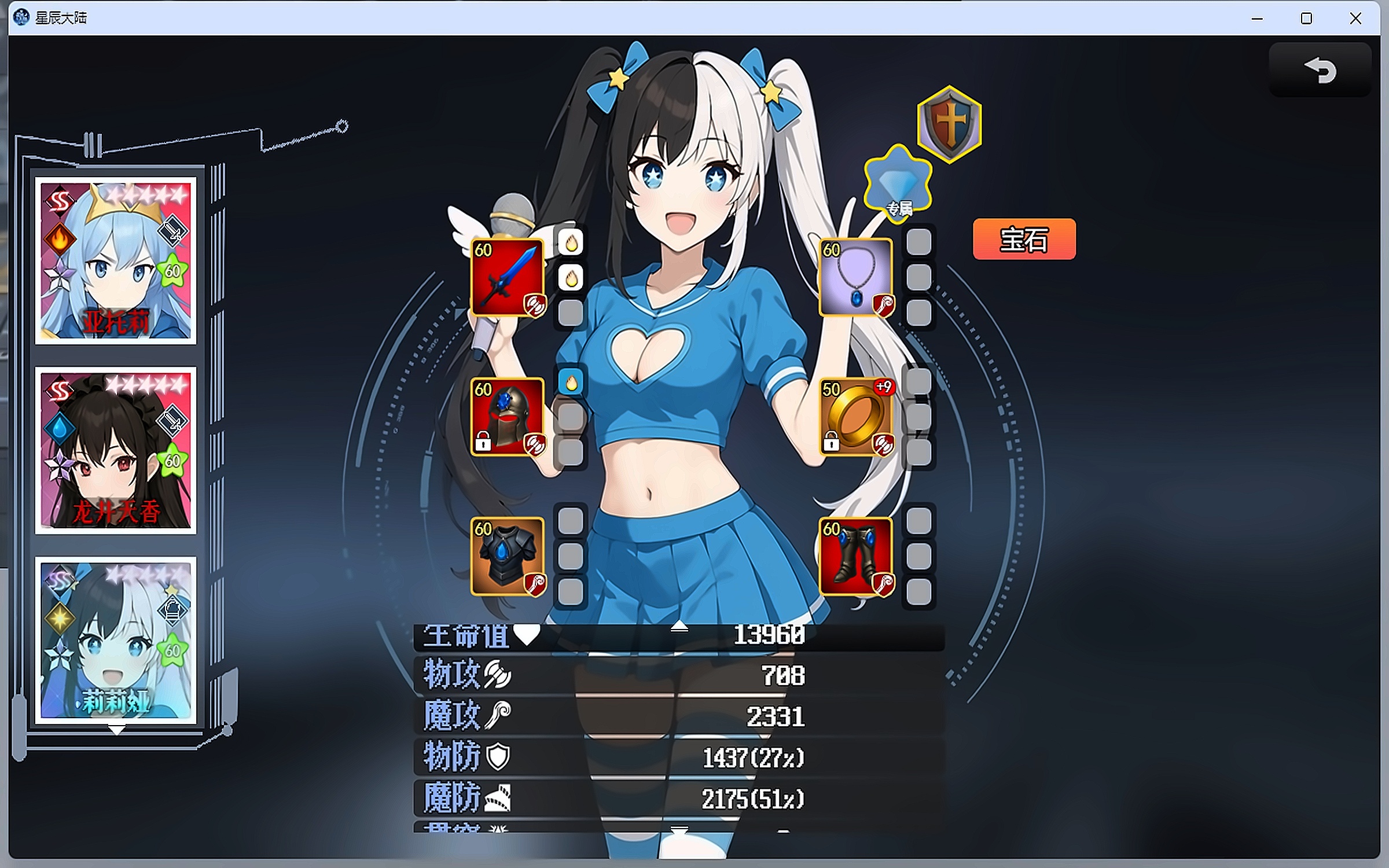Click the back arrow button
This screenshot has height=868, width=1389.
(x=1320, y=71)
